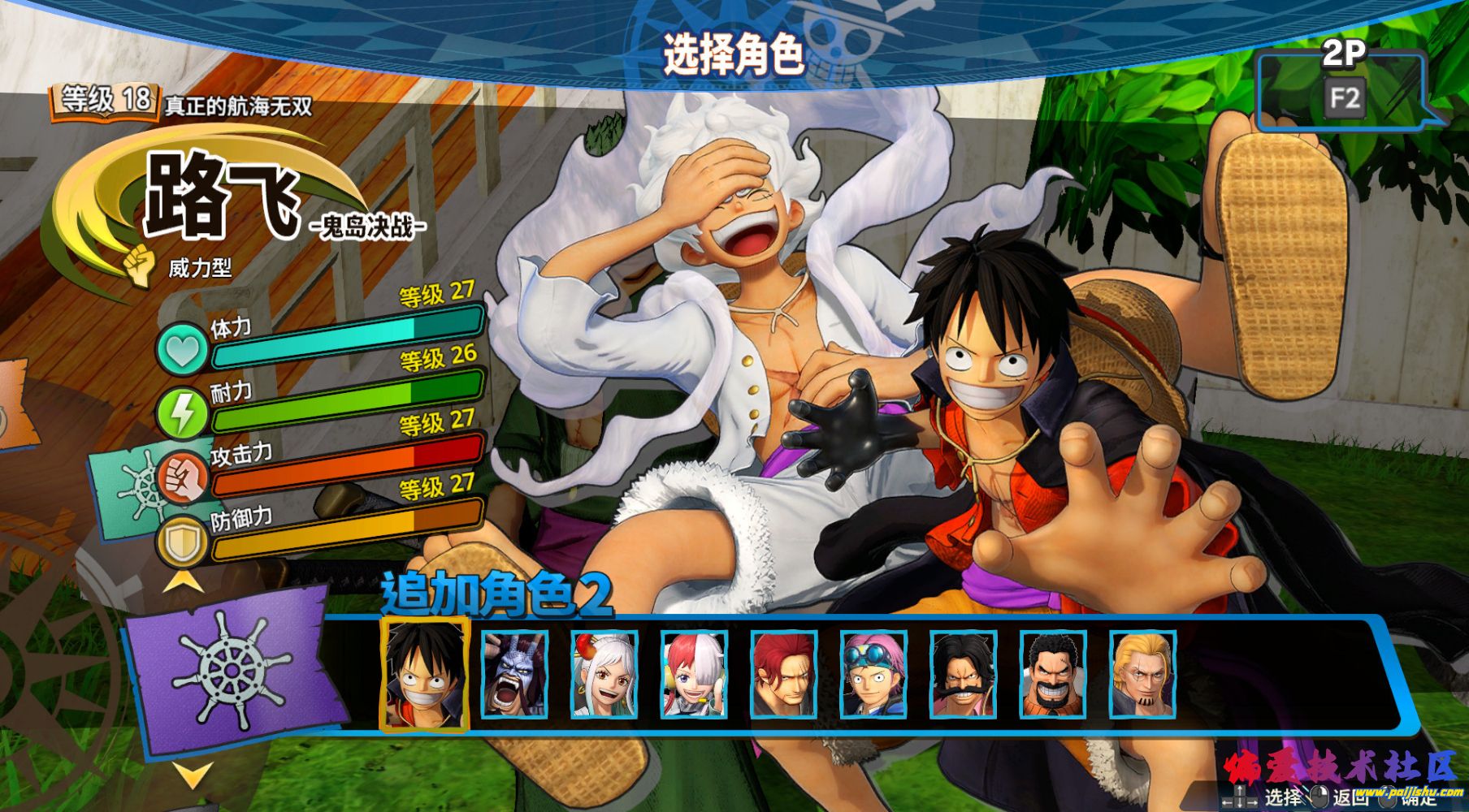Pick the black-mustached Roger portrait
This screenshot has height=812, width=1469.
pos(964,675)
